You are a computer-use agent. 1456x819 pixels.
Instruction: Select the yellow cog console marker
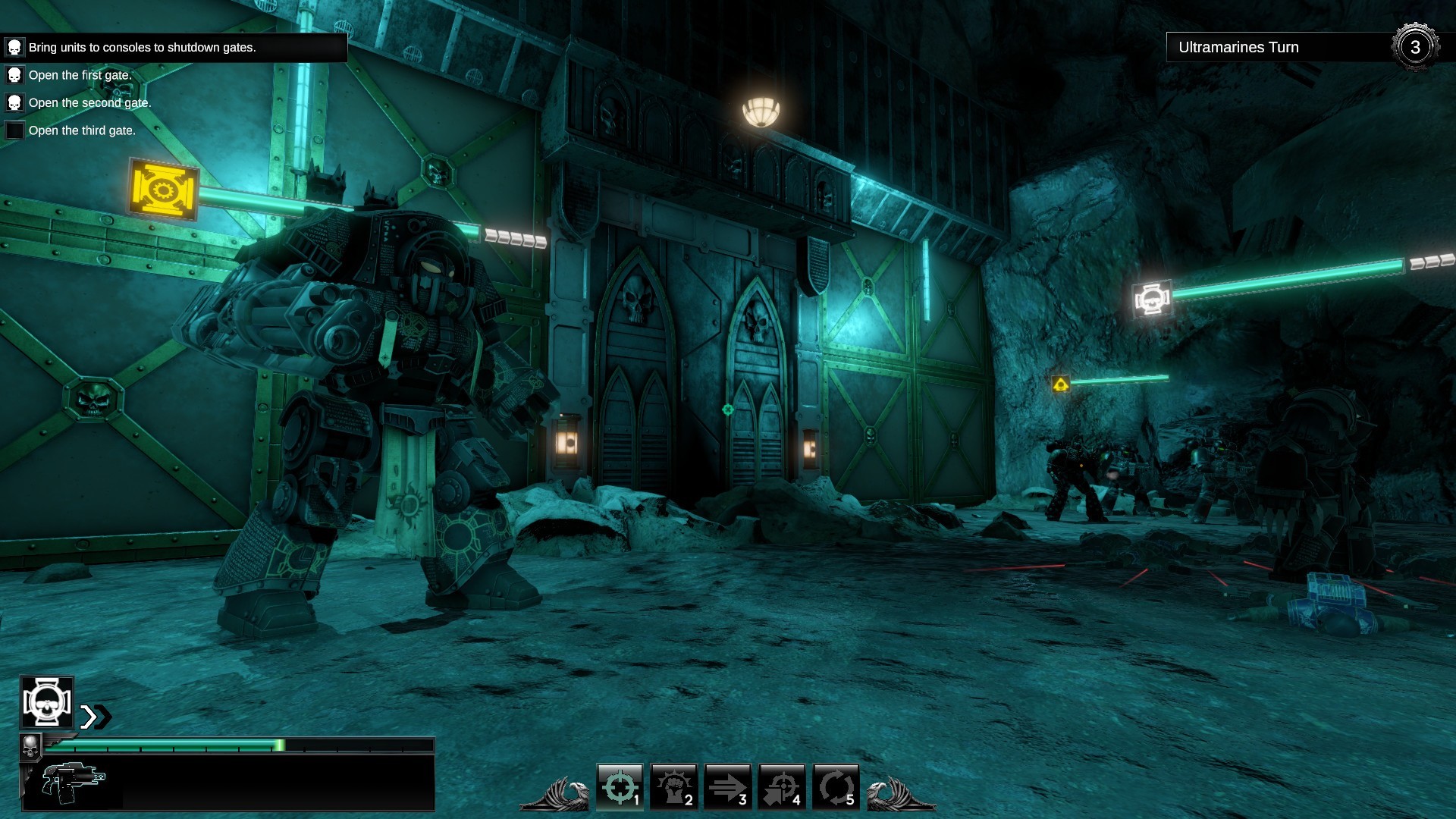click(x=163, y=189)
